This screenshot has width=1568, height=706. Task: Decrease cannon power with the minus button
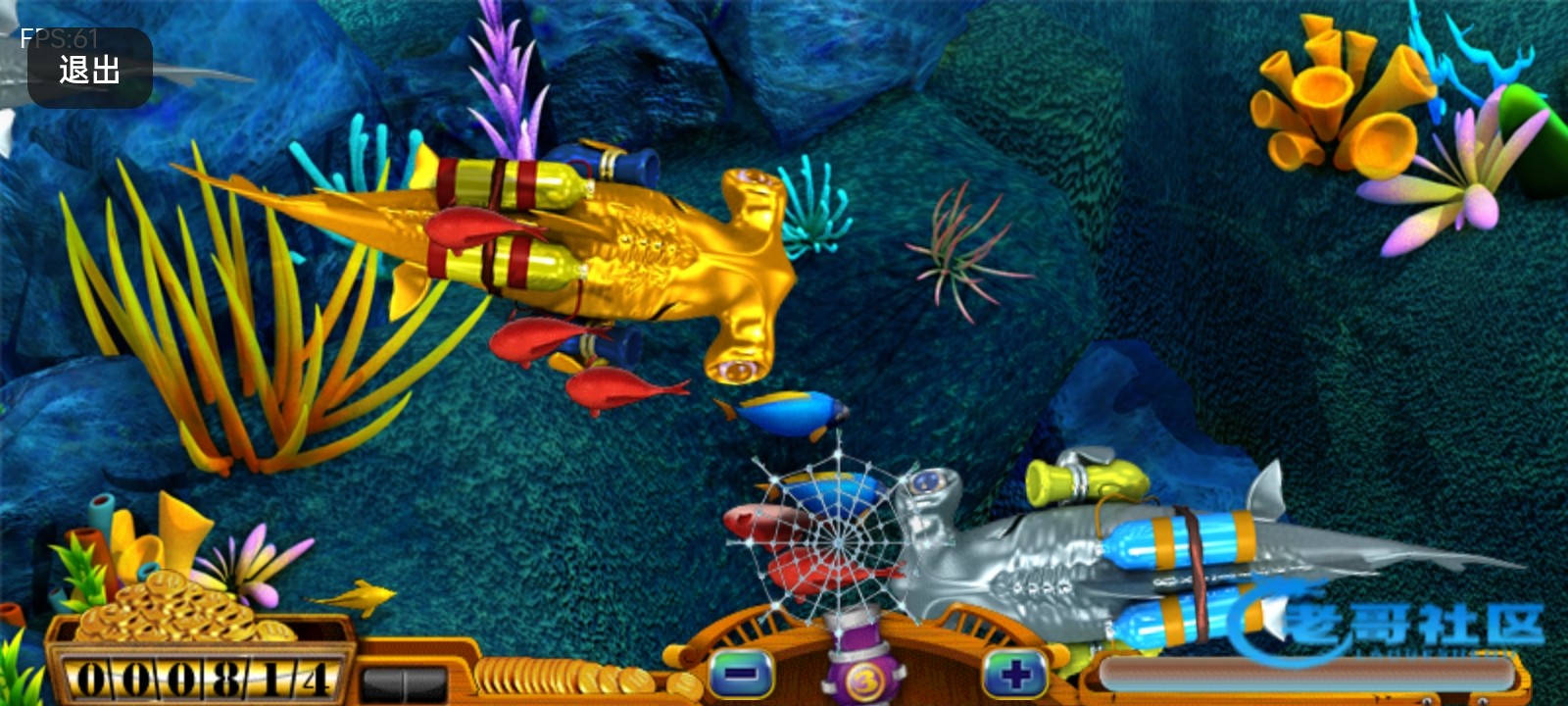[742, 676]
